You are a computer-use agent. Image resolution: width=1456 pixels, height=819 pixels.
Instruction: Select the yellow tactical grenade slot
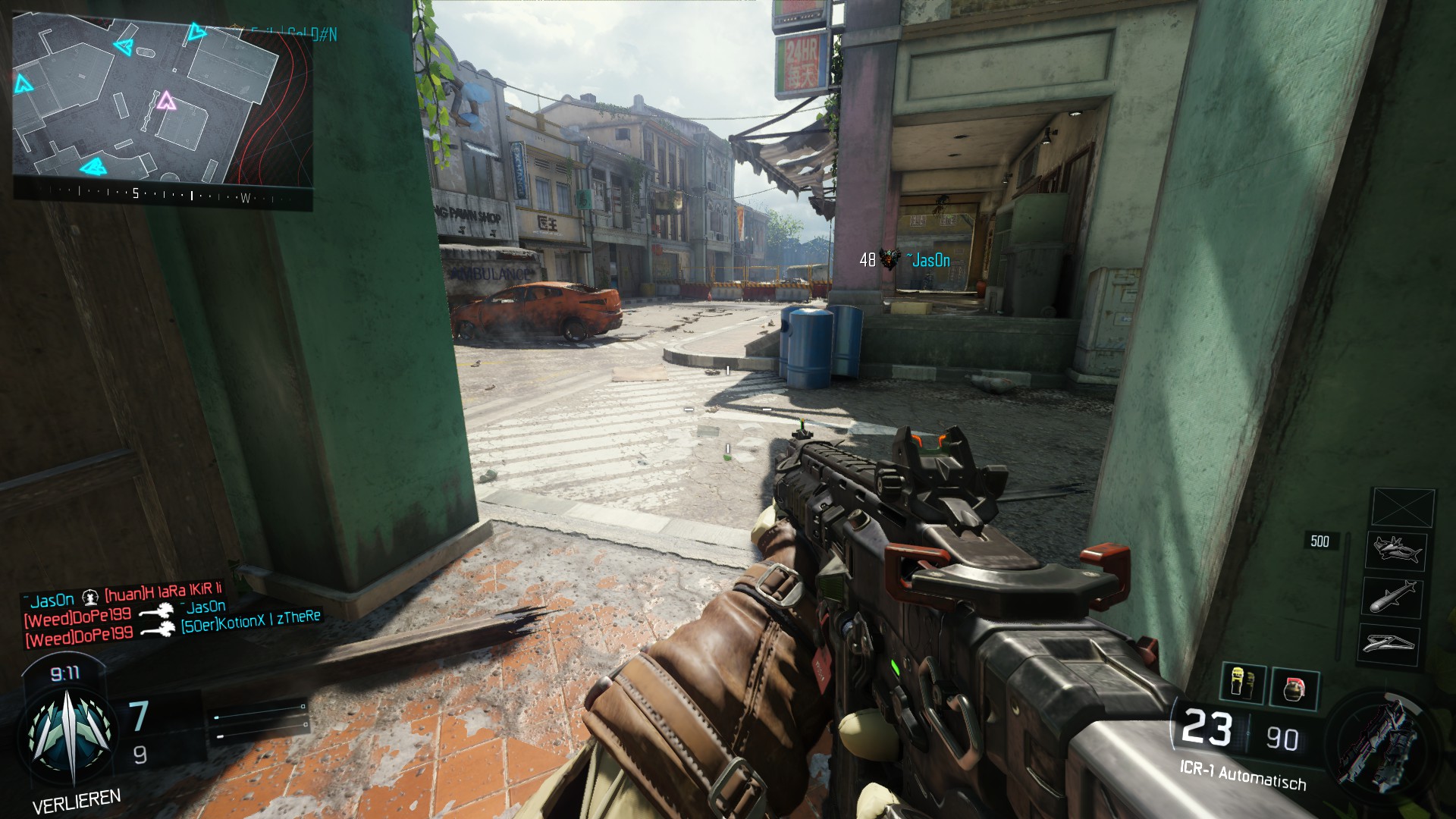coord(1243,682)
